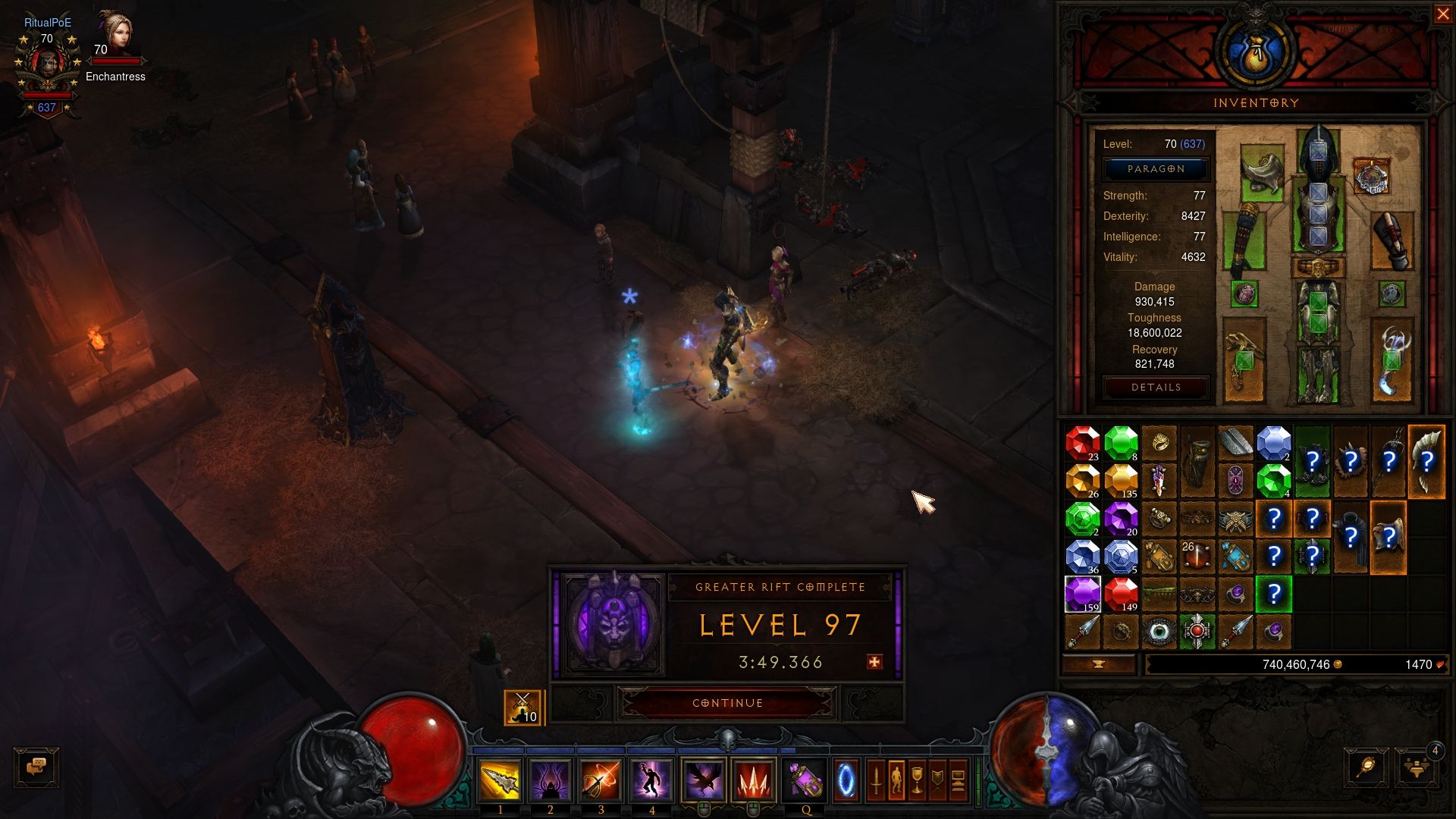Screen dimensions: 1456x819
Task: Select the equipped helm slot
Action: [1318, 152]
